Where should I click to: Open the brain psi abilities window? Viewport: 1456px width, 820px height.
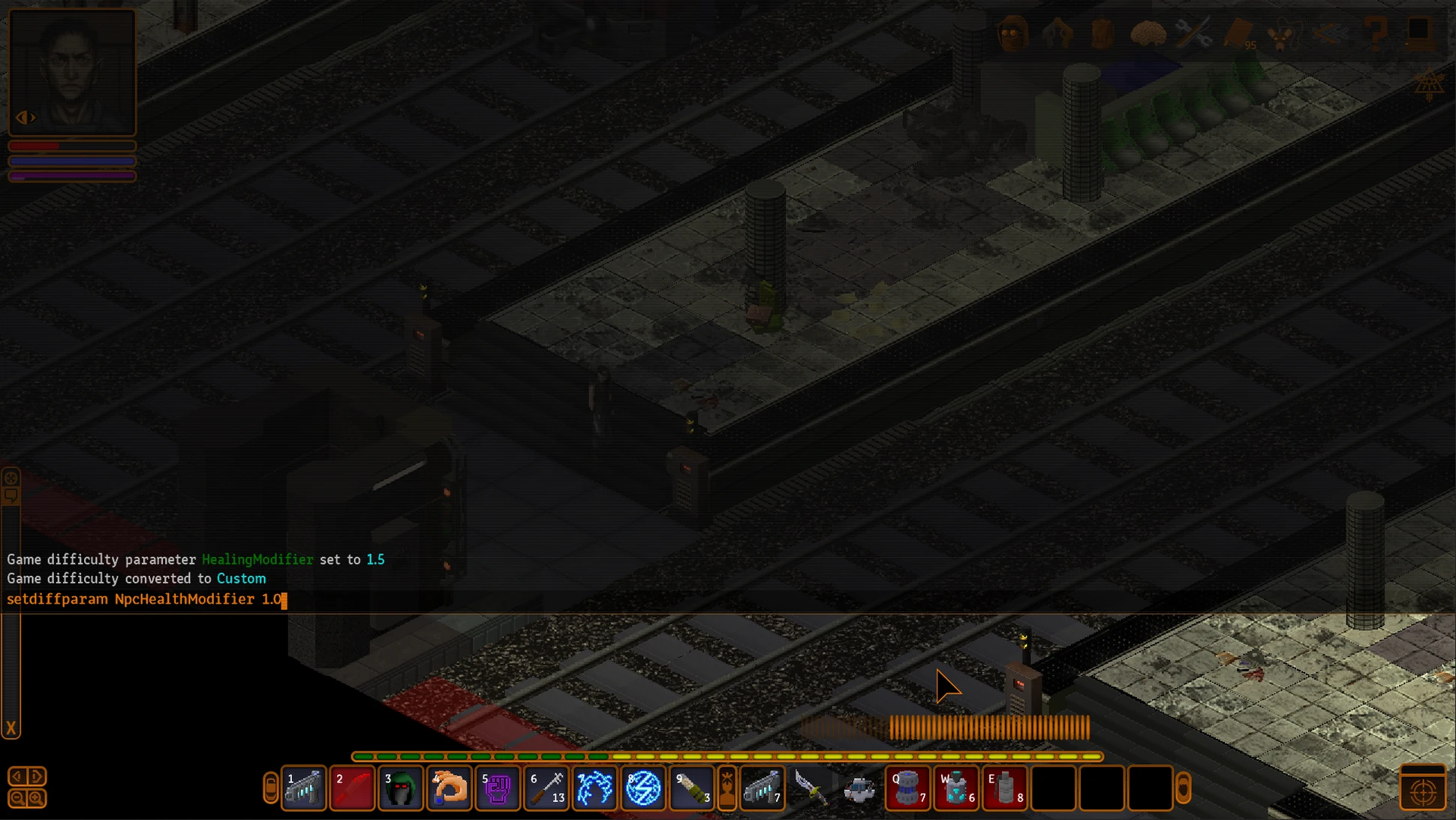1148,33
